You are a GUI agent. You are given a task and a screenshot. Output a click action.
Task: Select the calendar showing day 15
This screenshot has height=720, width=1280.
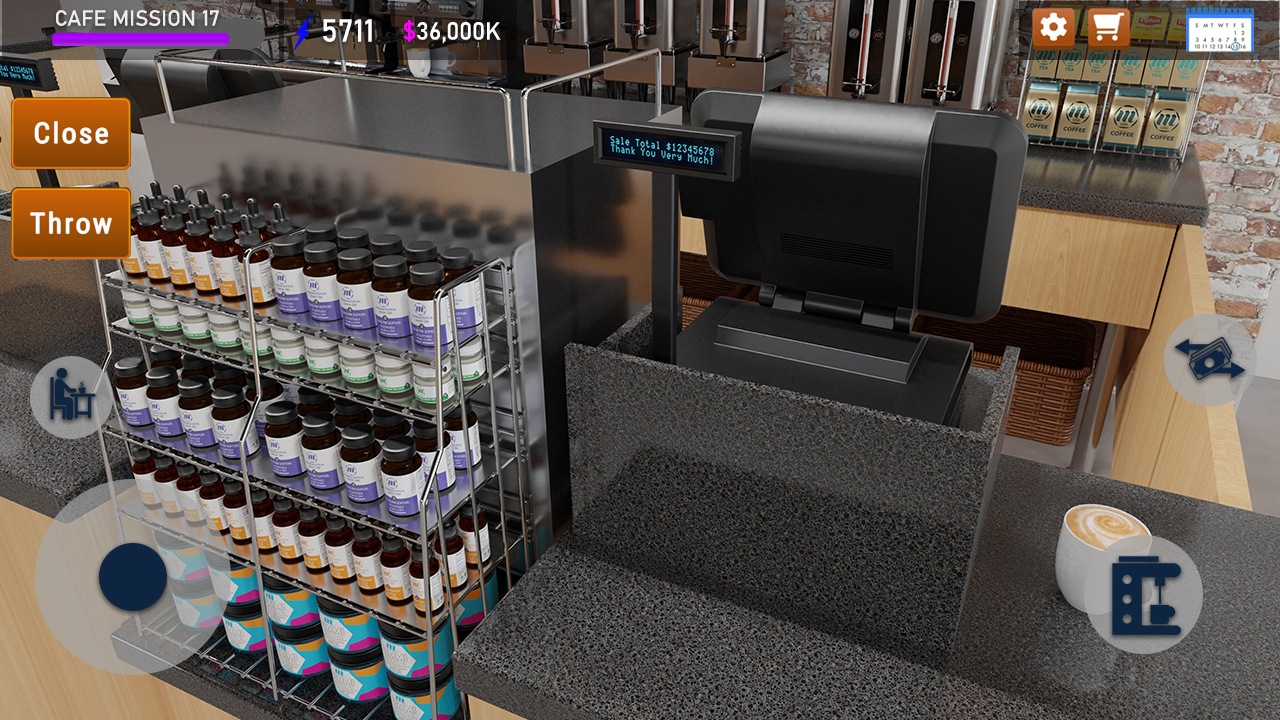point(1222,30)
